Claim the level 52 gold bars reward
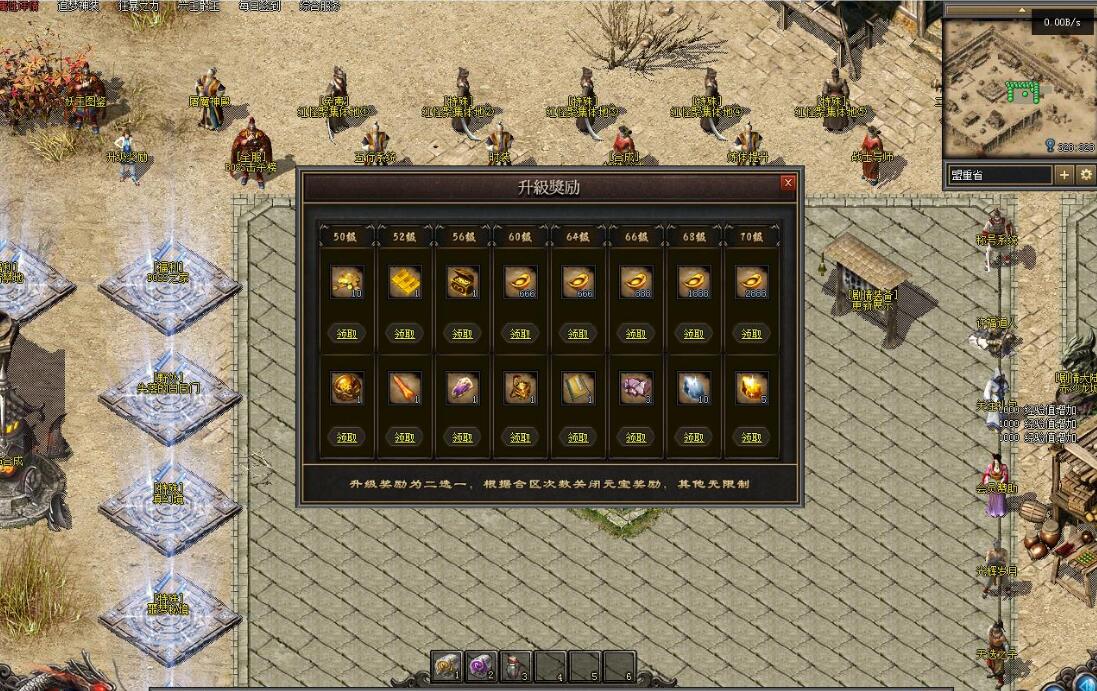The height and width of the screenshot is (691, 1097). (404, 333)
